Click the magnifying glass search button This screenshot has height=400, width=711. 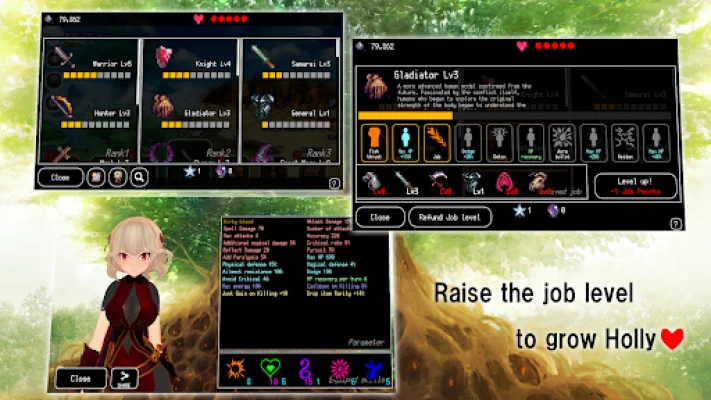point(139,177)
